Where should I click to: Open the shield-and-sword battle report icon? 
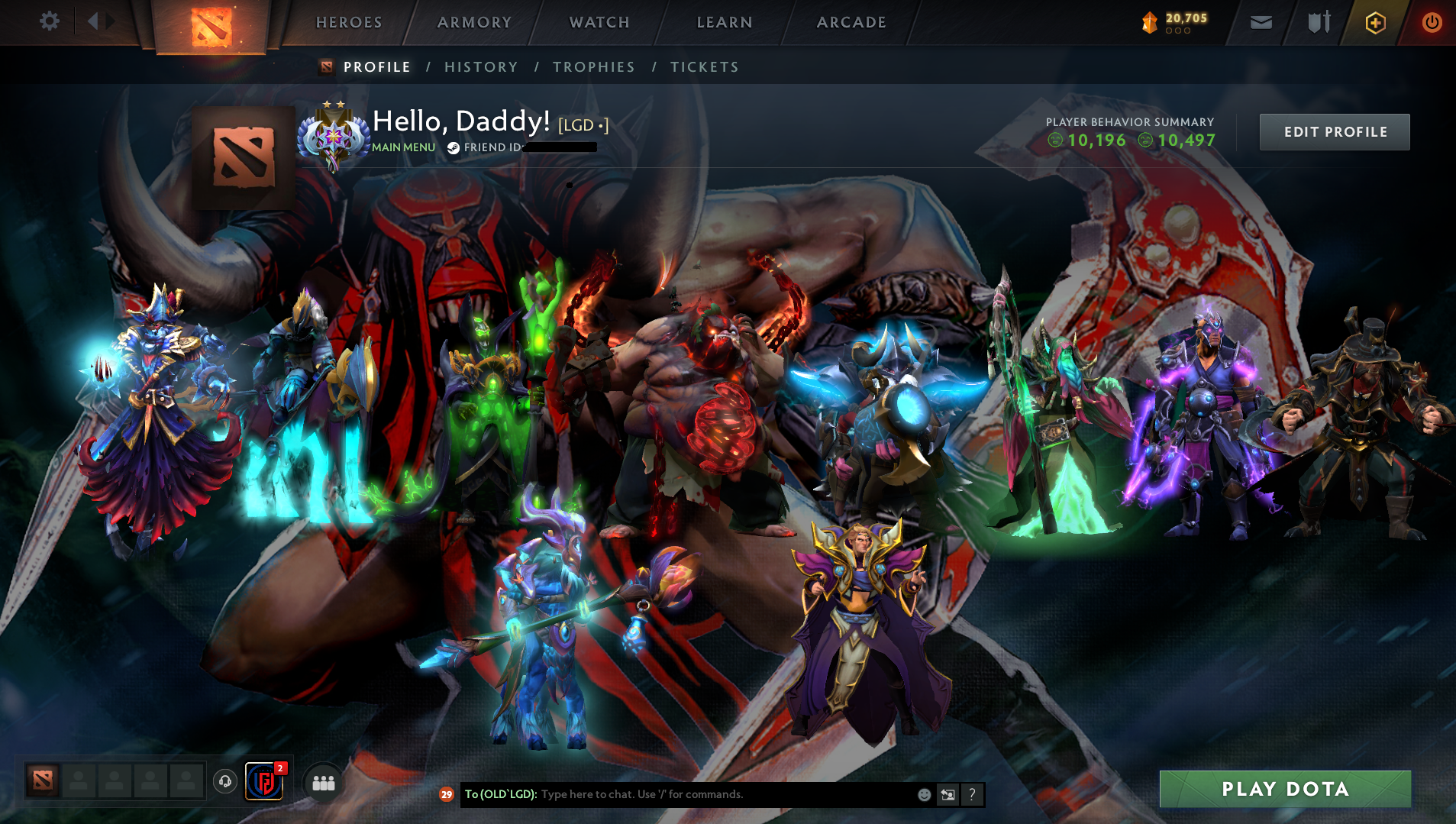point(1320,21)
